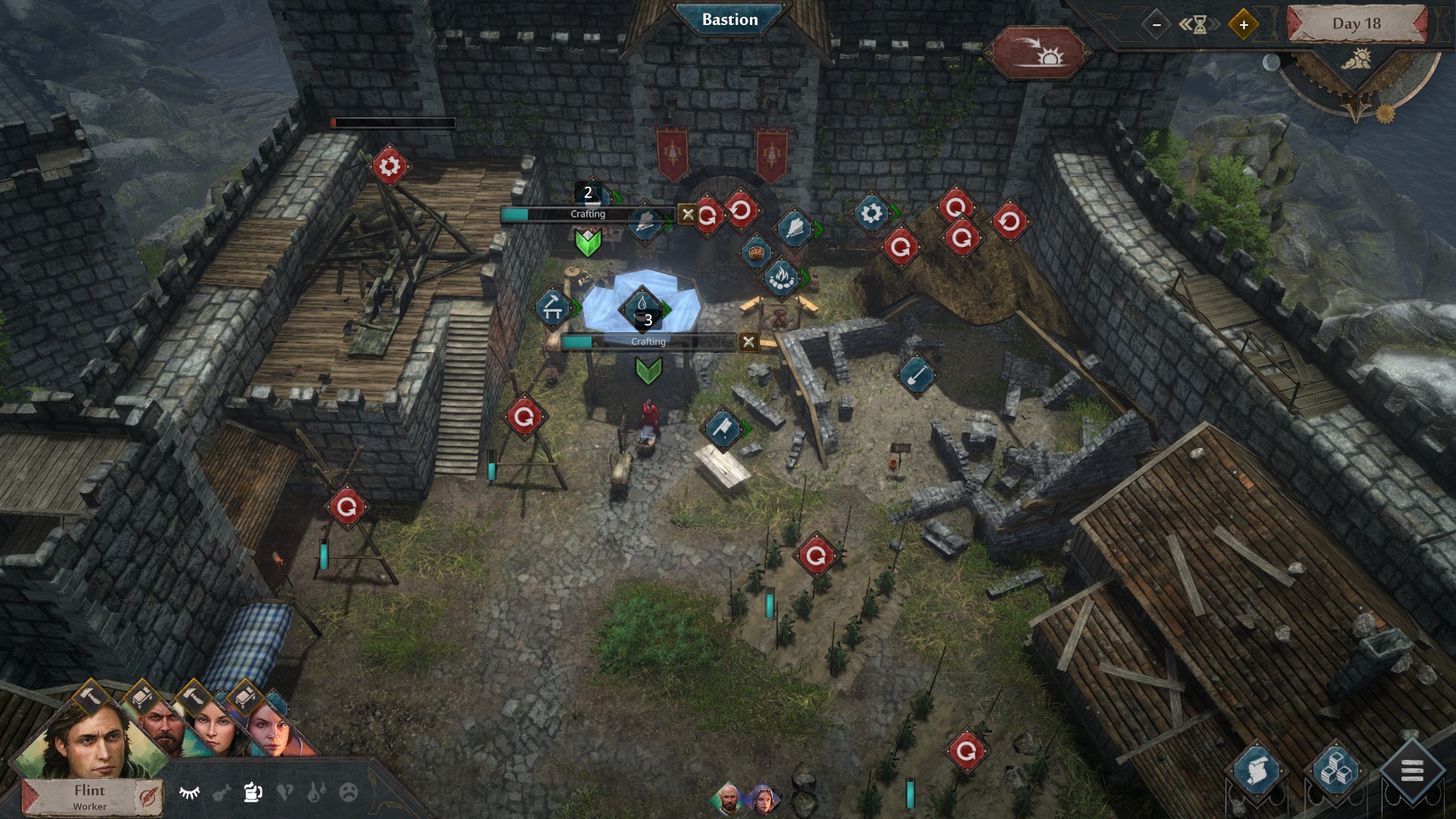The height and width of the screenshot is (819, 1456).
Task: Decrease game speed with the minus button
Action: (1156, 24)
